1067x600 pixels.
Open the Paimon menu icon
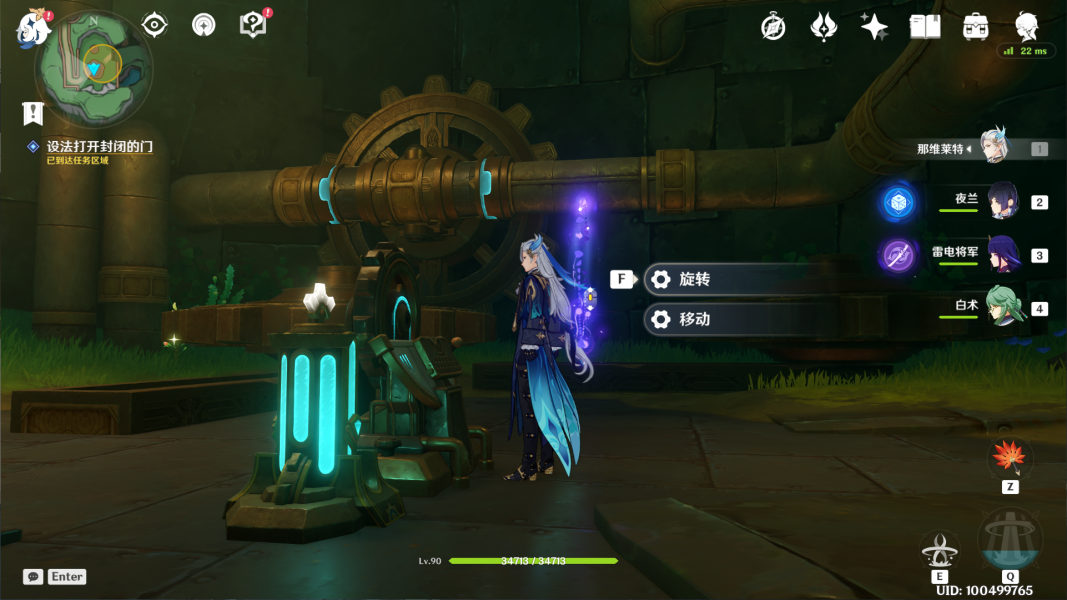(33, 27)
